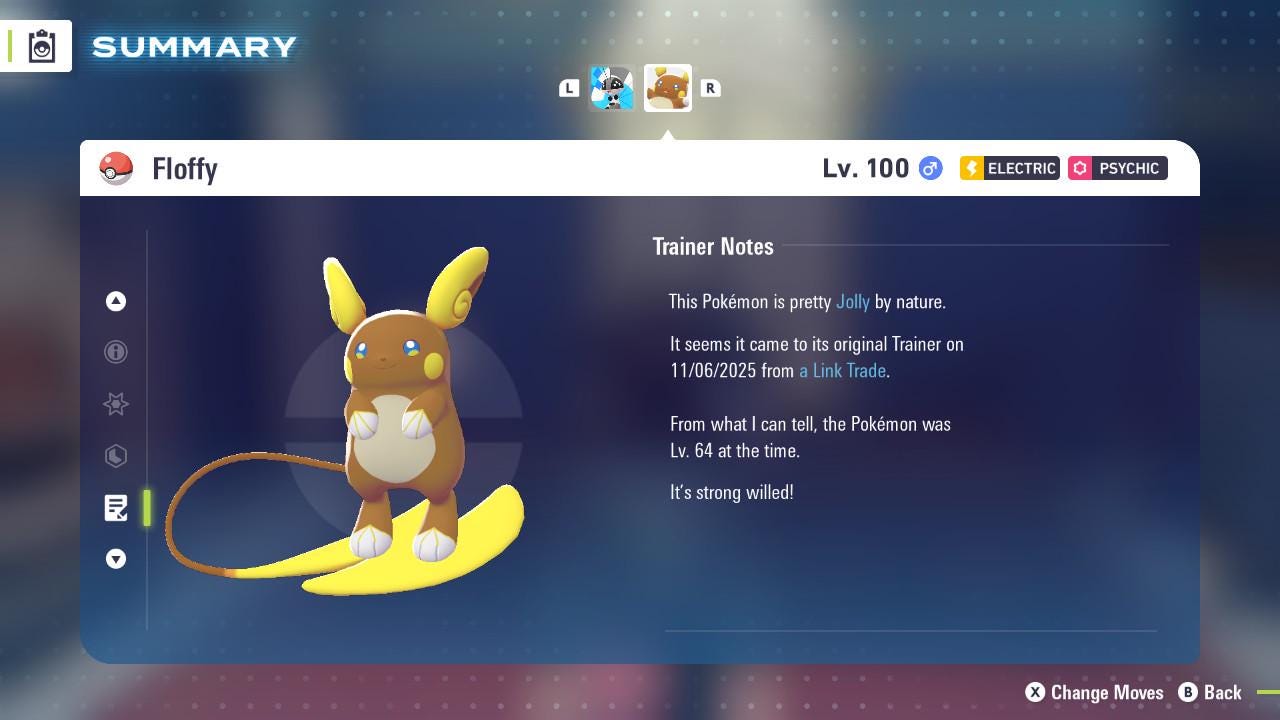This screenshot has width=1280, height=720.
Task: Switch Pokémon with the L shoulder tab
Action: click(x=569, y=88)
